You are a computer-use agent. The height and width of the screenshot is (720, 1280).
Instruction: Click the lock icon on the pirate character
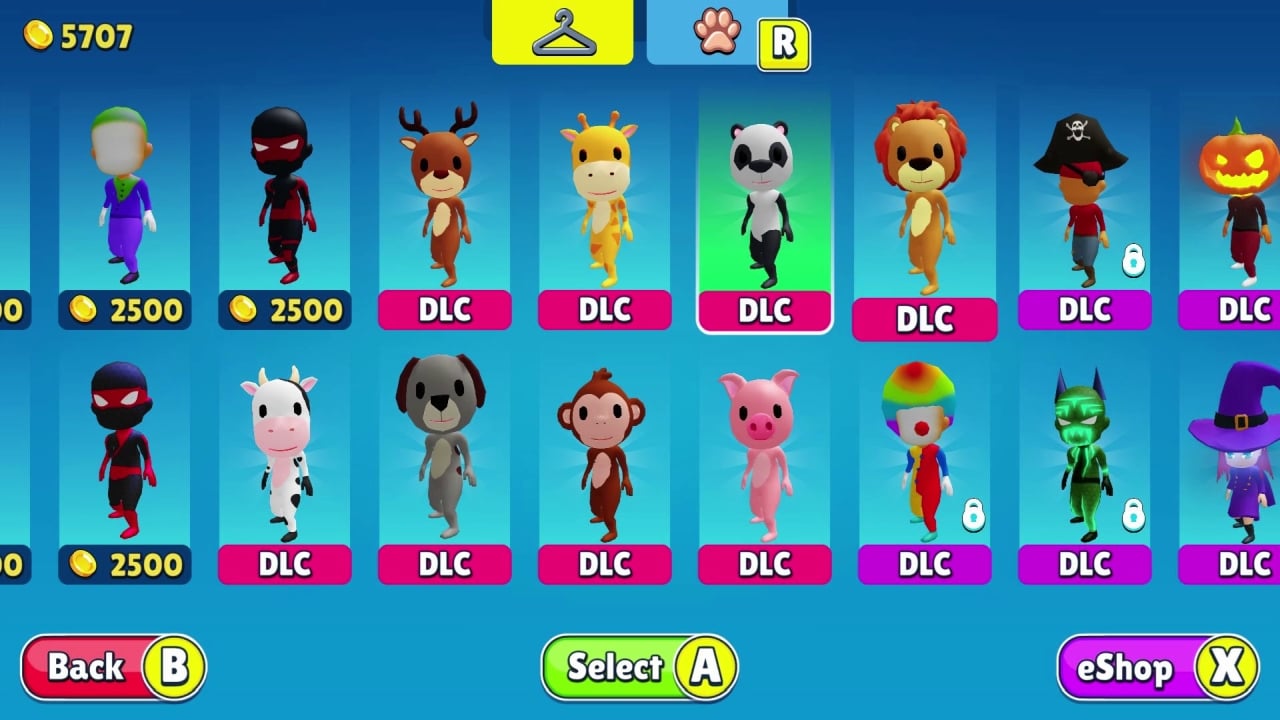1133,260
